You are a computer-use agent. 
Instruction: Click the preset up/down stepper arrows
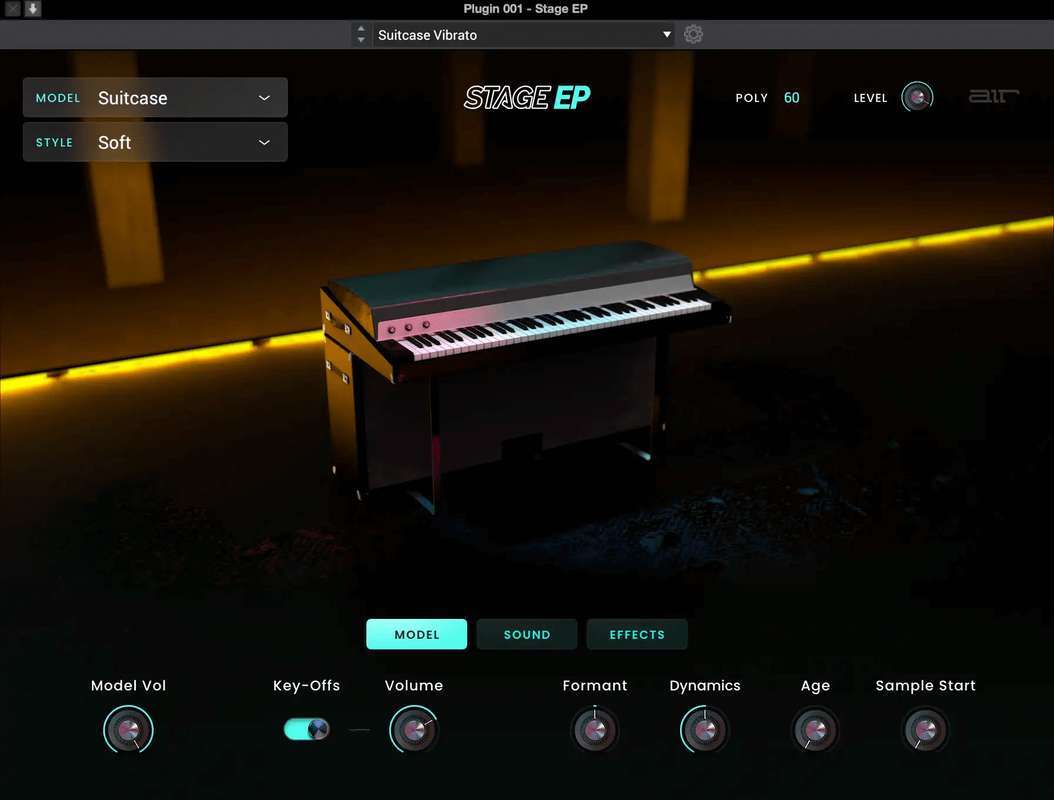pos(361,35)
